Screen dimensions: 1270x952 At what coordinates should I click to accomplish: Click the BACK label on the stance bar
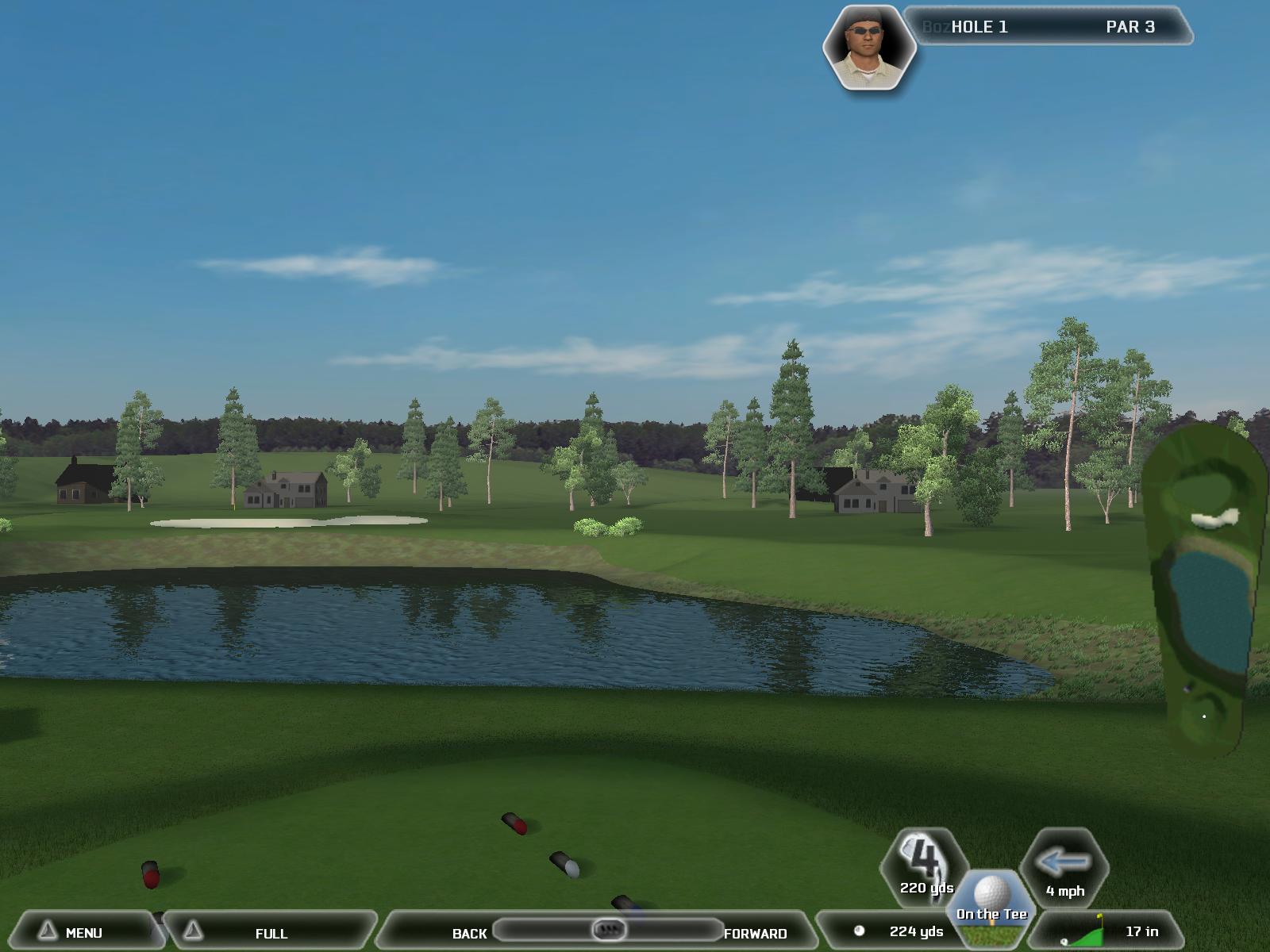tap(468, 934)
